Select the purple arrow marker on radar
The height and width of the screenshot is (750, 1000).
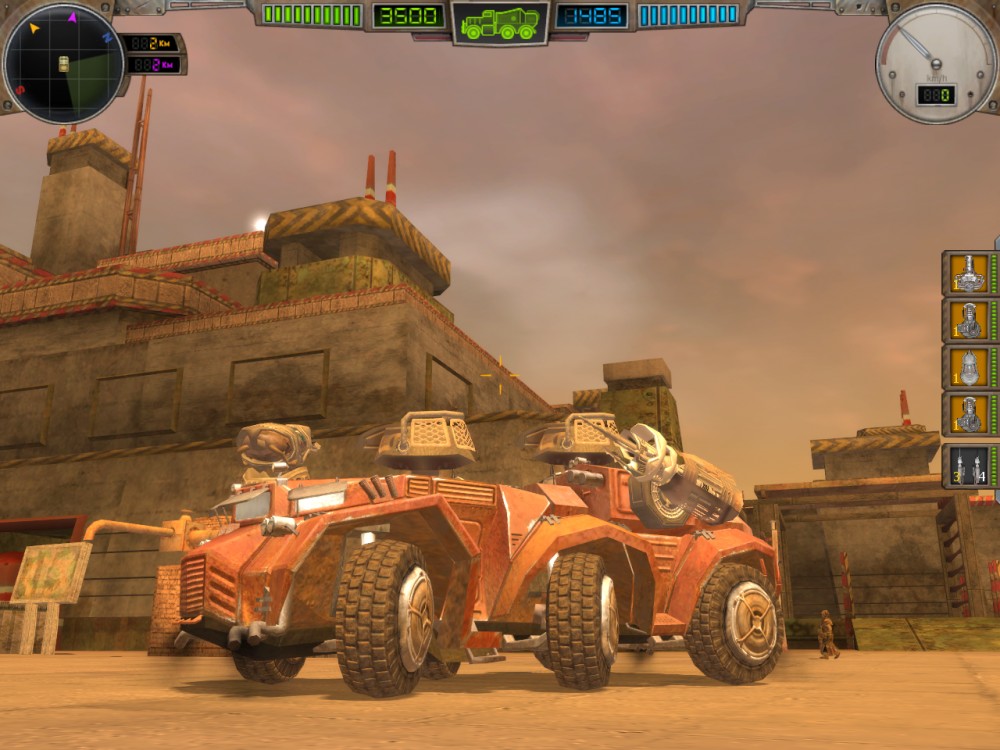[x=72, y=17]
